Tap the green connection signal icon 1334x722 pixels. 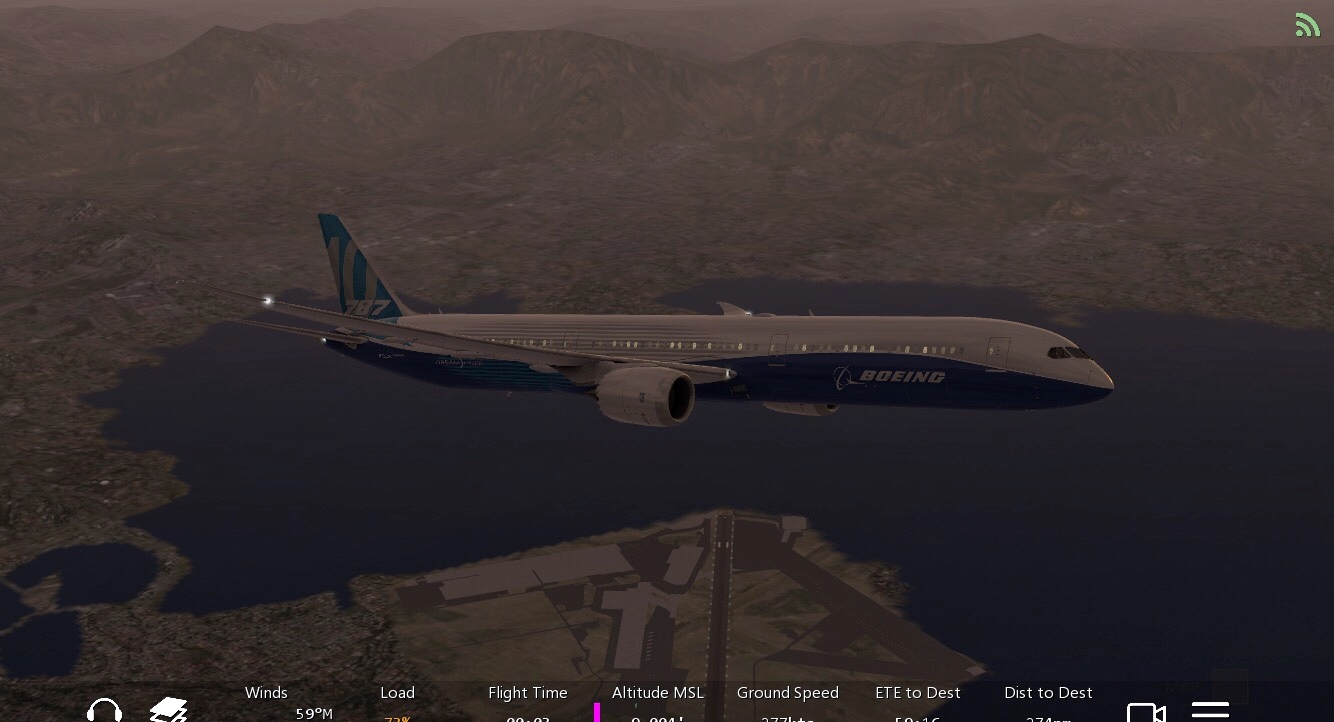(1307, 25)
